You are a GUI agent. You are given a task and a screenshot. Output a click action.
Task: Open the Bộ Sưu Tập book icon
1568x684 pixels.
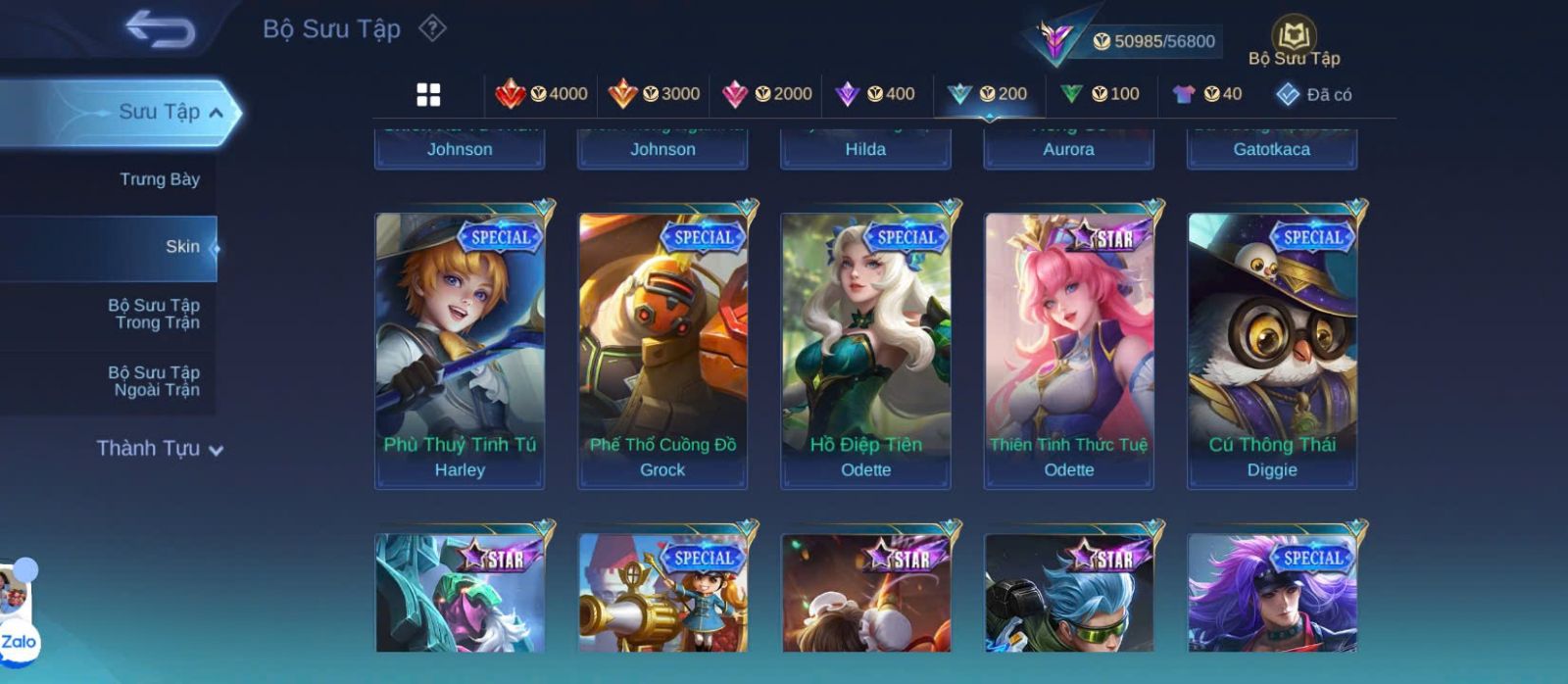(x=1294, y=36)
